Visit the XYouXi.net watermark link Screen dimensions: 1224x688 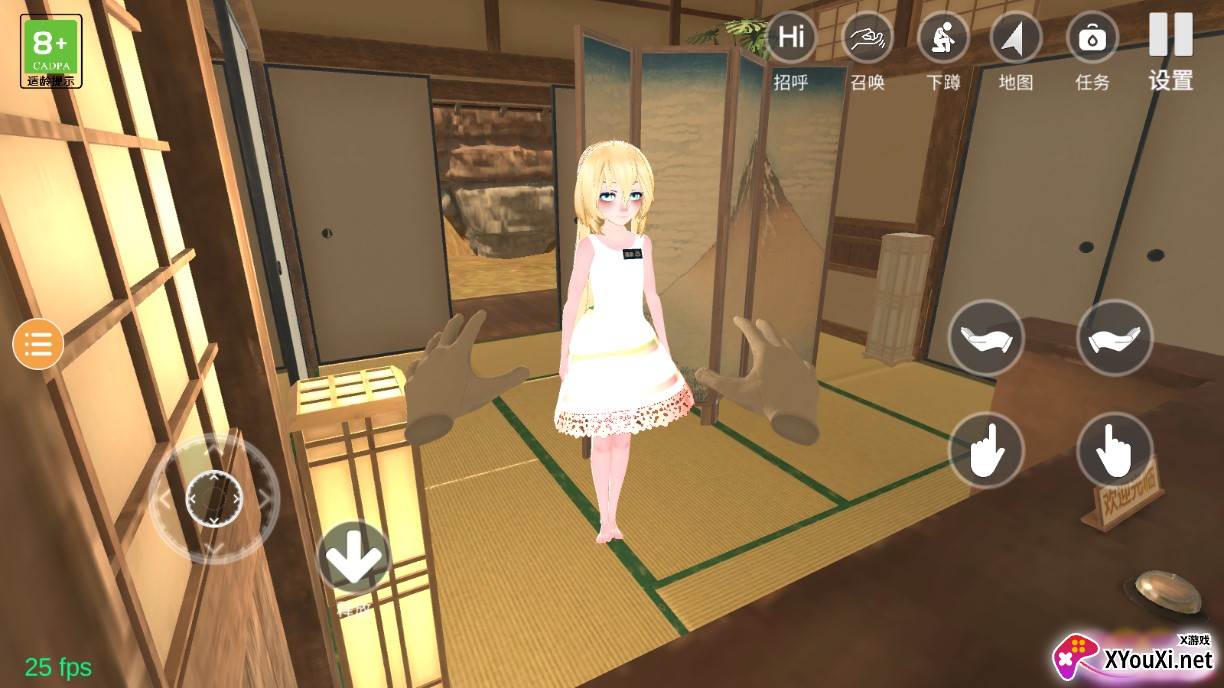tap(1135, 655)
